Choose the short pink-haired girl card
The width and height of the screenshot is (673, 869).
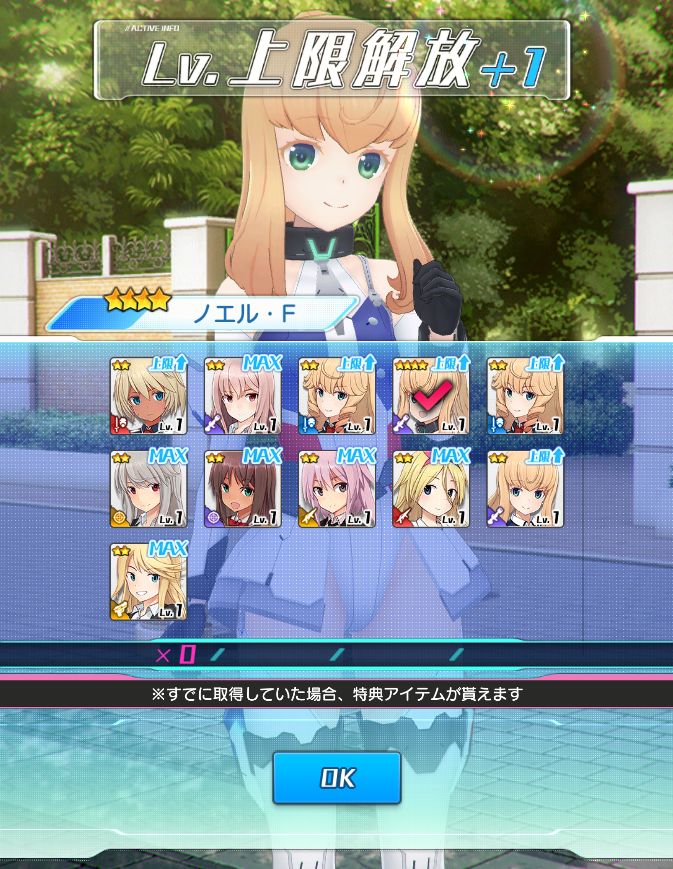[x=337, y=489]
